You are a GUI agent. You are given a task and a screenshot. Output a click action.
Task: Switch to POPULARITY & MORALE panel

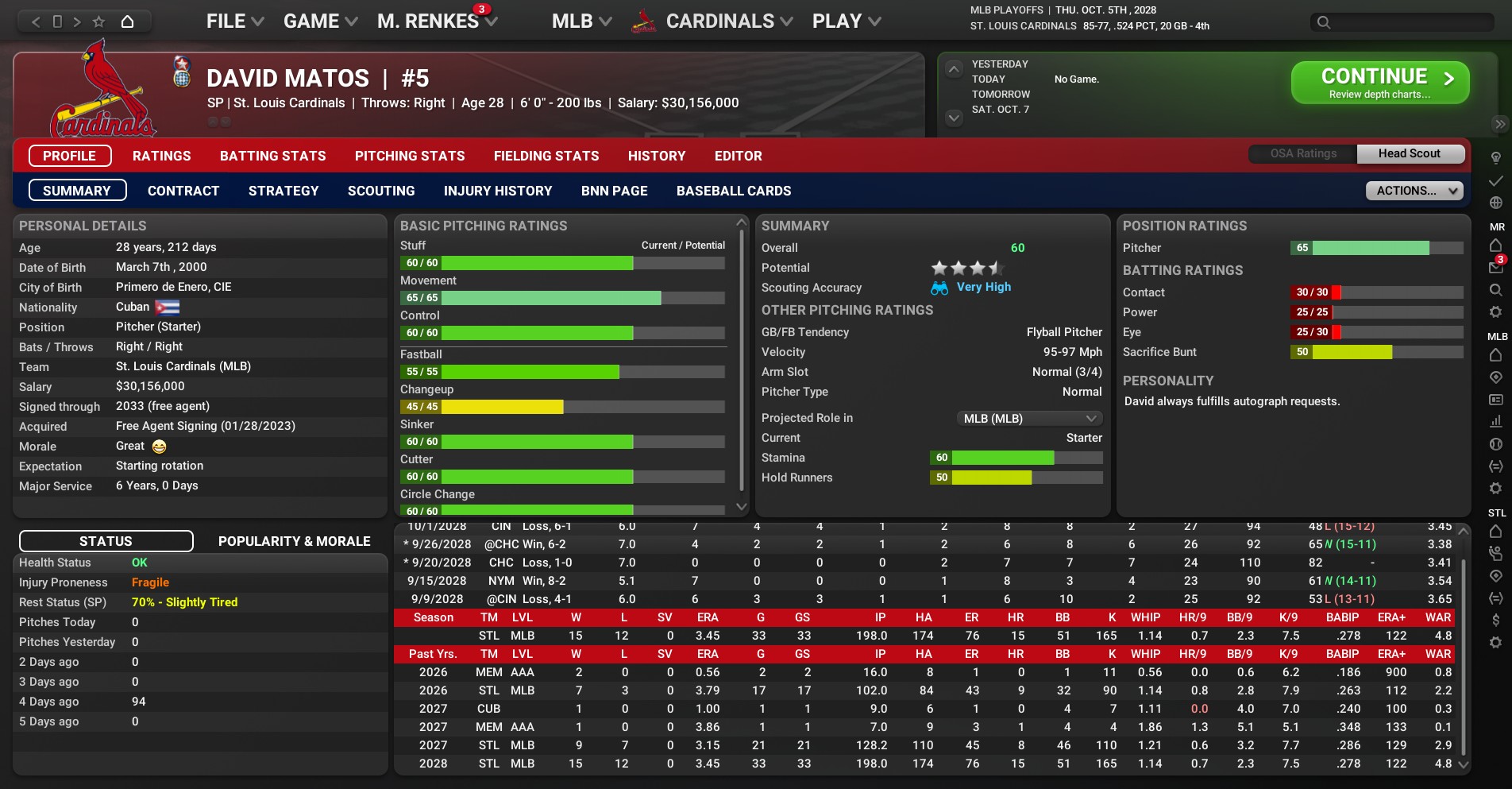(x=295, y=541)
